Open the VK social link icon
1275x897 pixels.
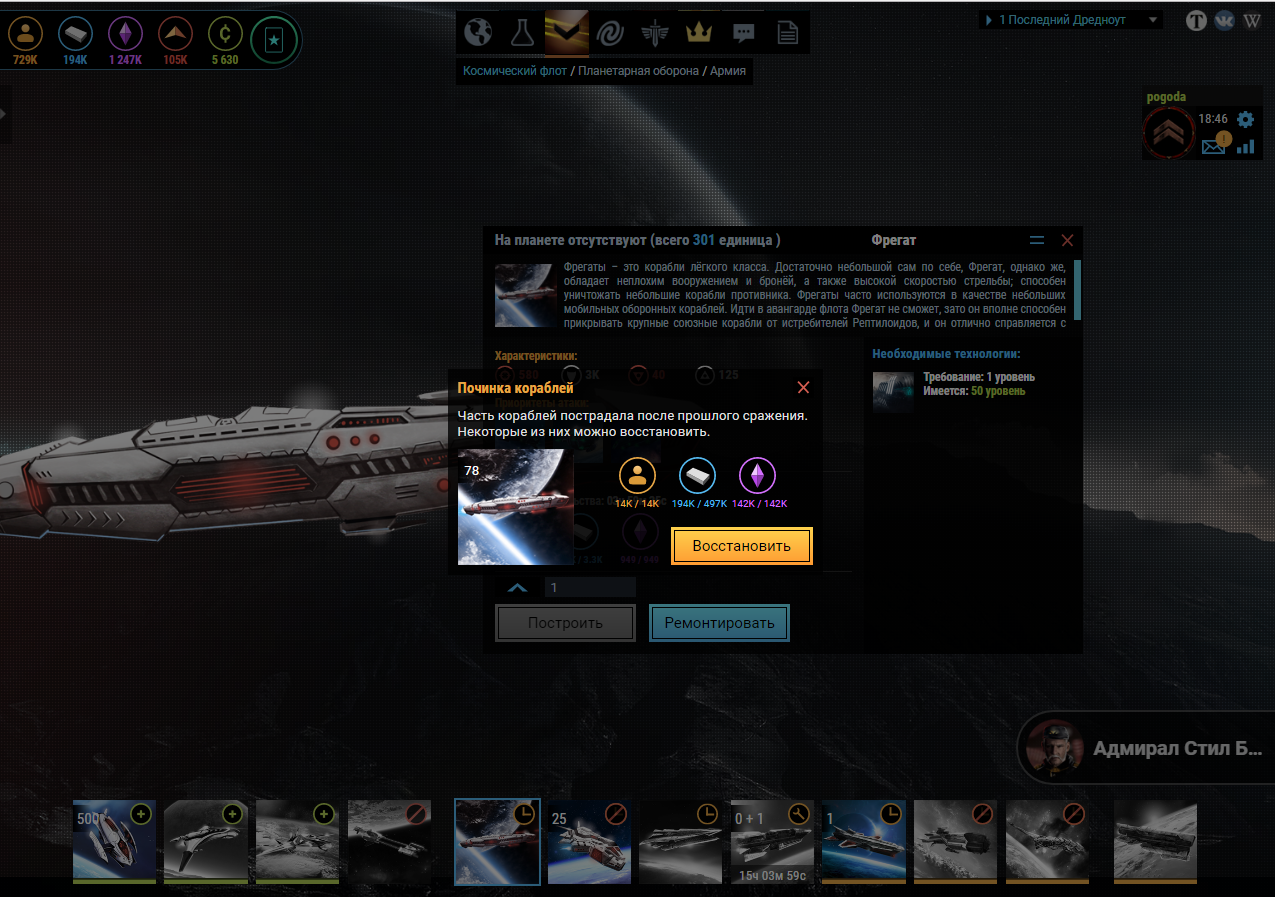click(x=1224, y=20)
